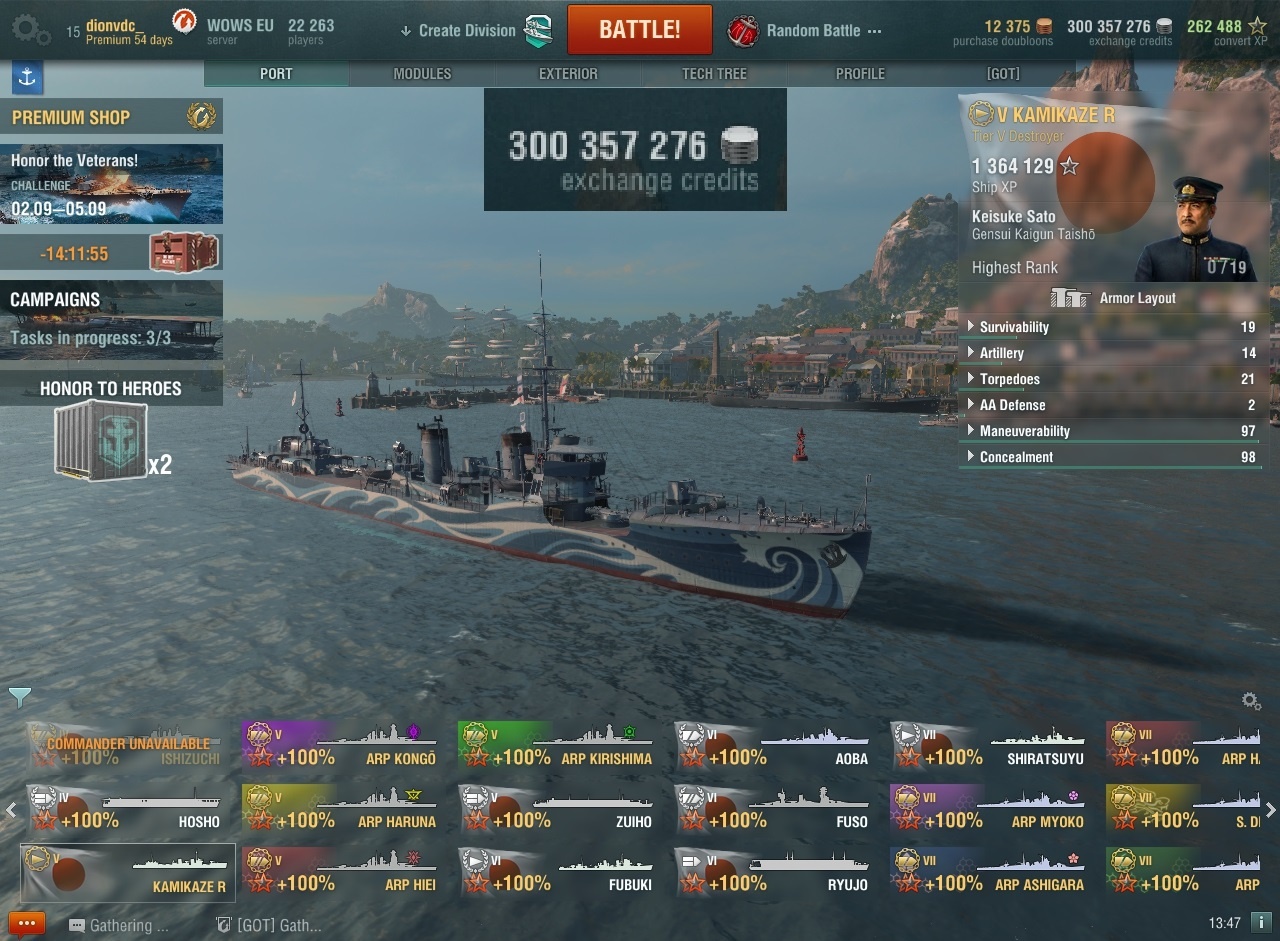Open the Premium Shop
Viewport: 1280px width, 941px height.
[111, 117]
